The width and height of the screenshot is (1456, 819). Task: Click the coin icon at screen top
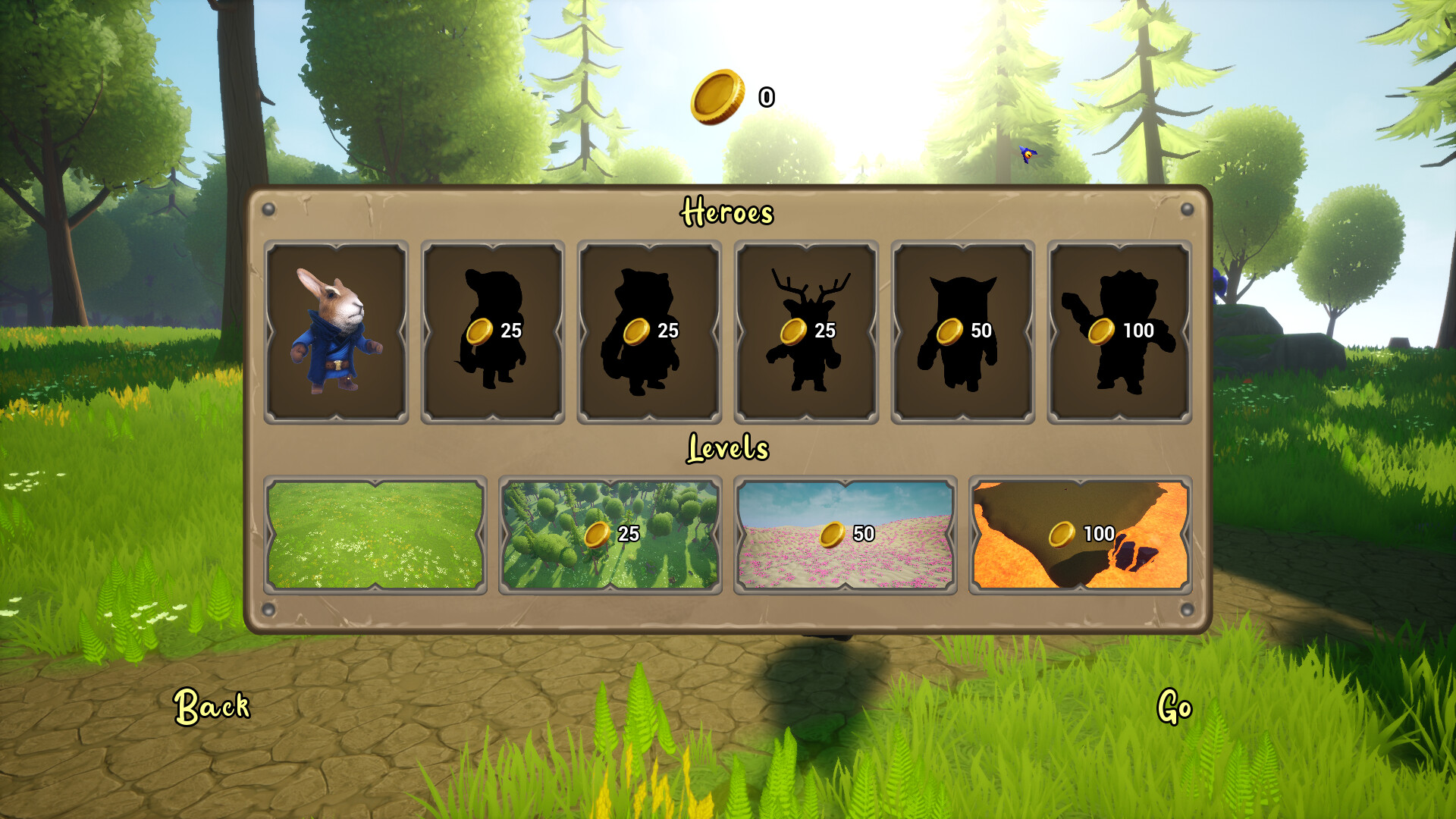click(x=716, y=97)
